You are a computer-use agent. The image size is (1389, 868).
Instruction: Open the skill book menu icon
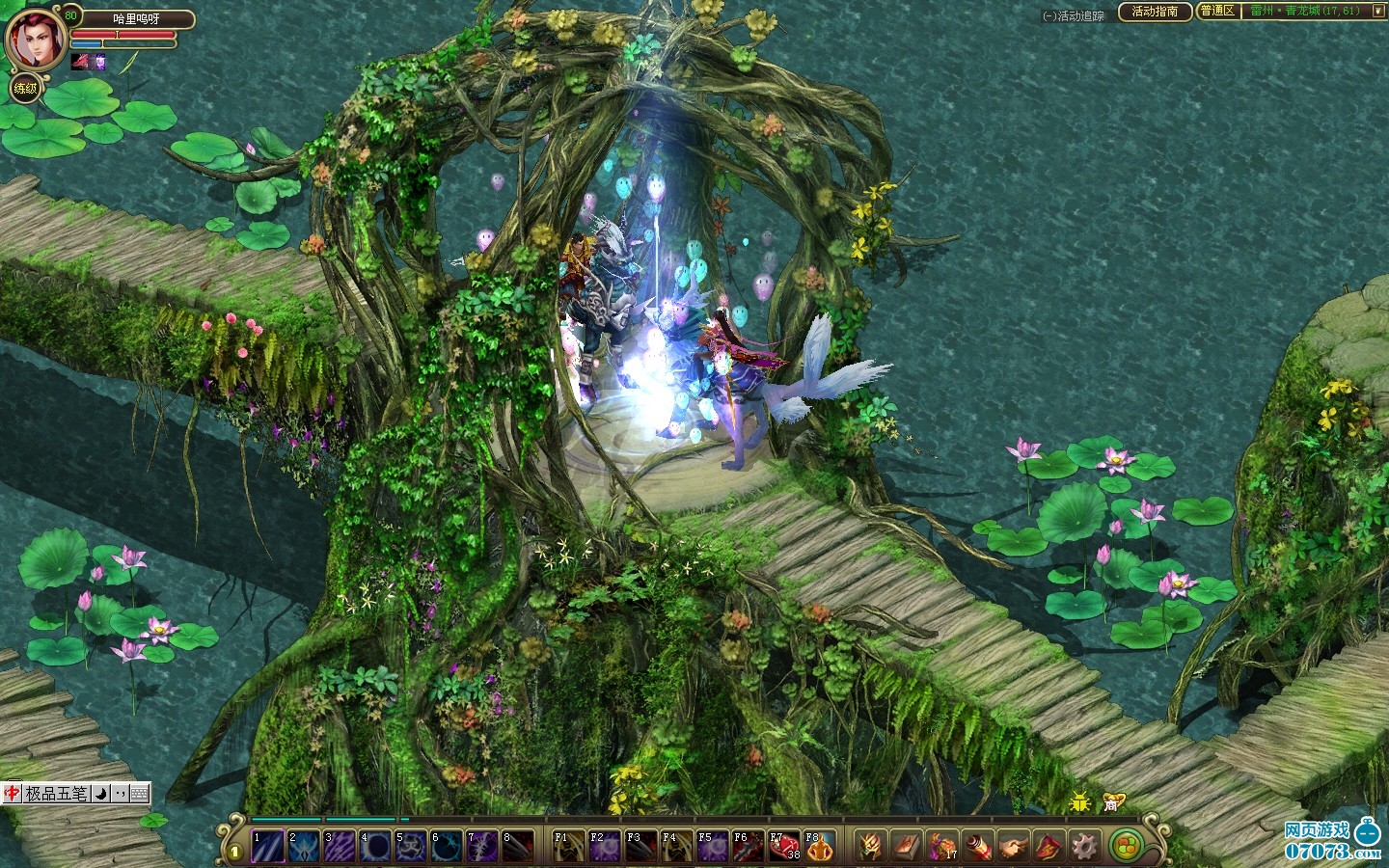906,847
